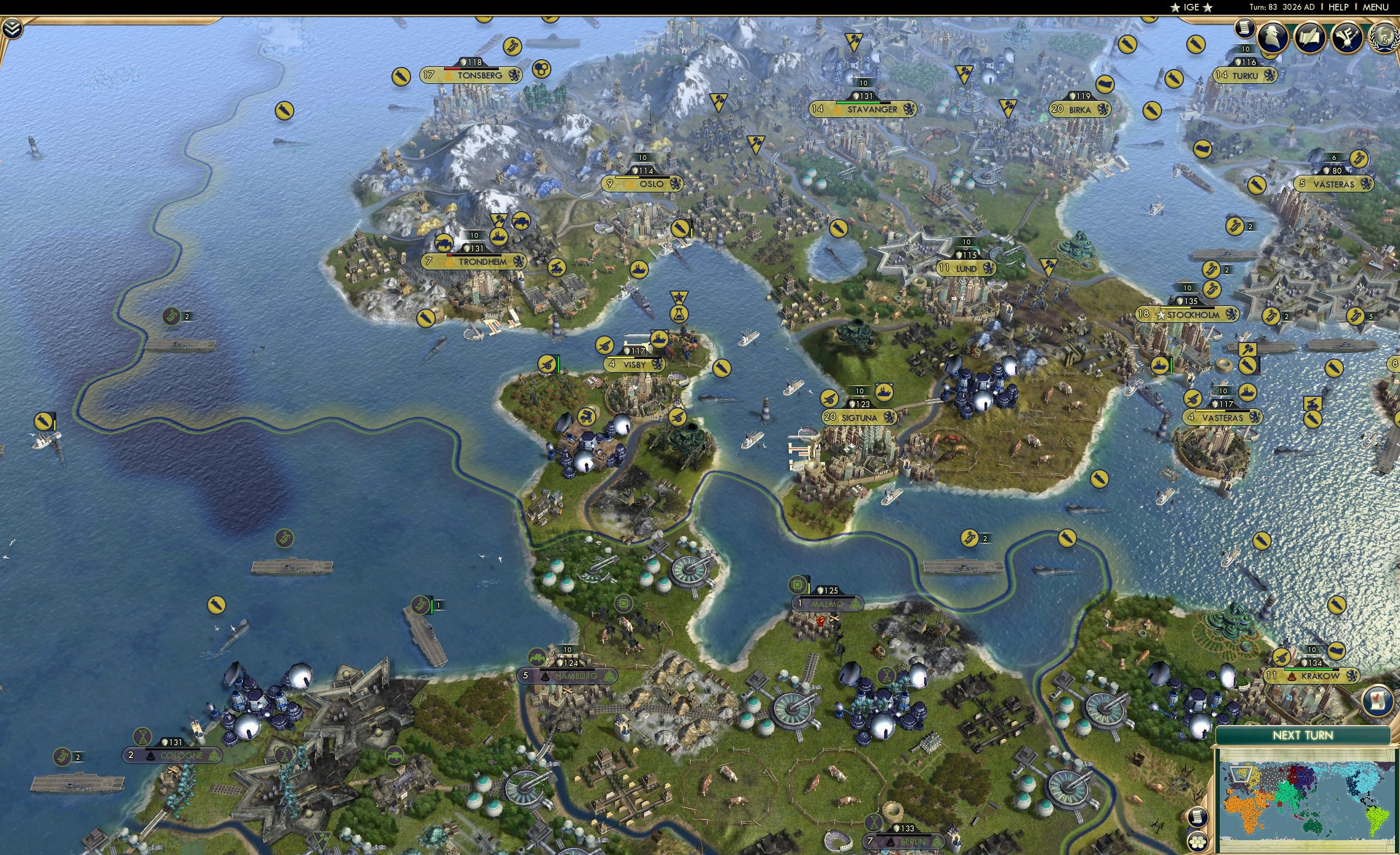Open the HELP menu
This screenshot has width=1400, height=855.
(x=1339, y=7)
